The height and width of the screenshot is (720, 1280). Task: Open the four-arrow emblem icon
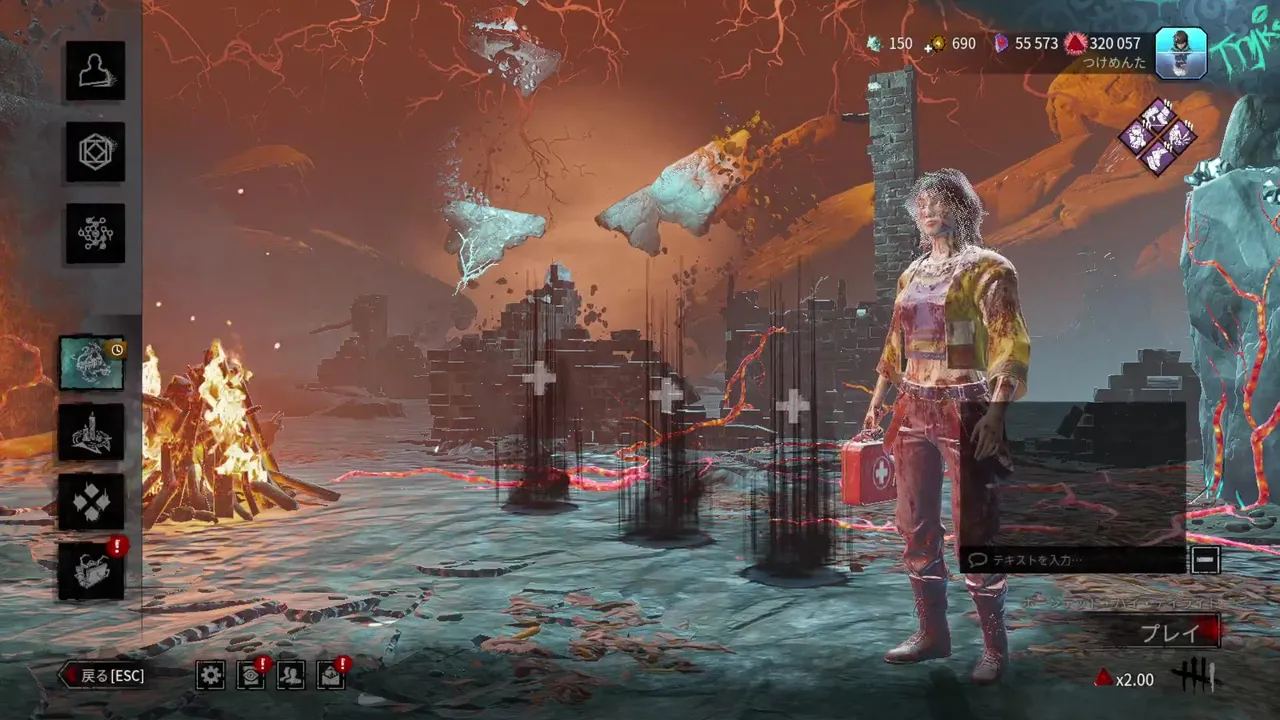tap(91, 501)
